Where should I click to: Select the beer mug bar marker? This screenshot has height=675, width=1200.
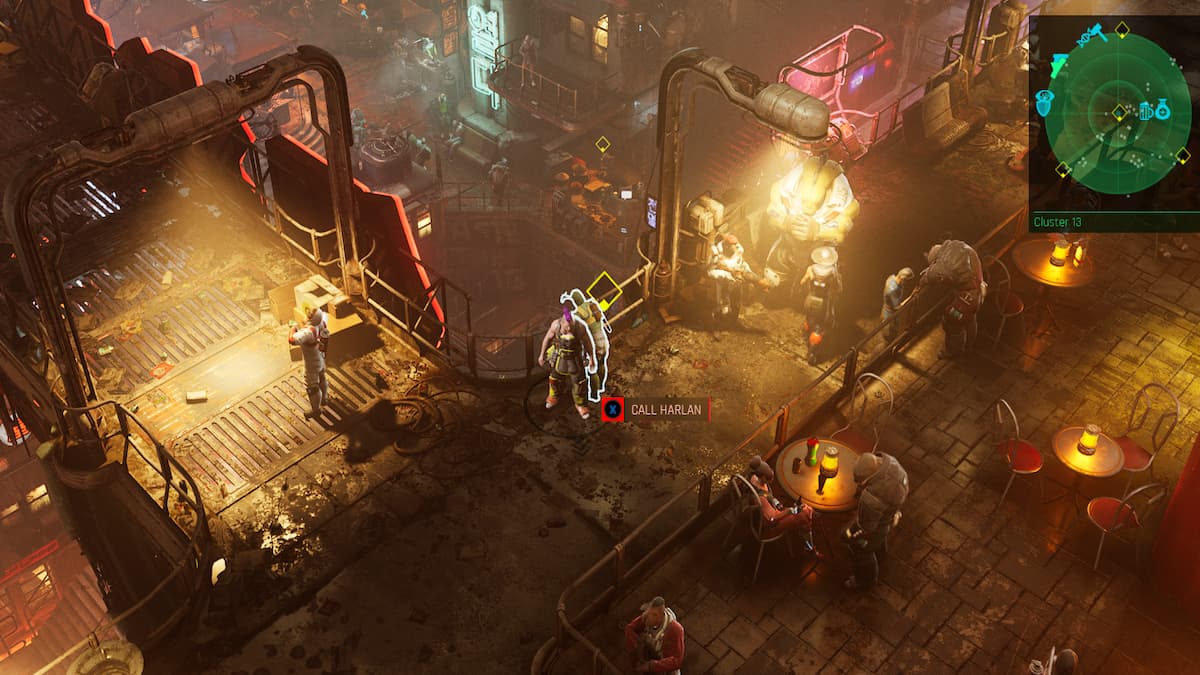[1146, 110]
